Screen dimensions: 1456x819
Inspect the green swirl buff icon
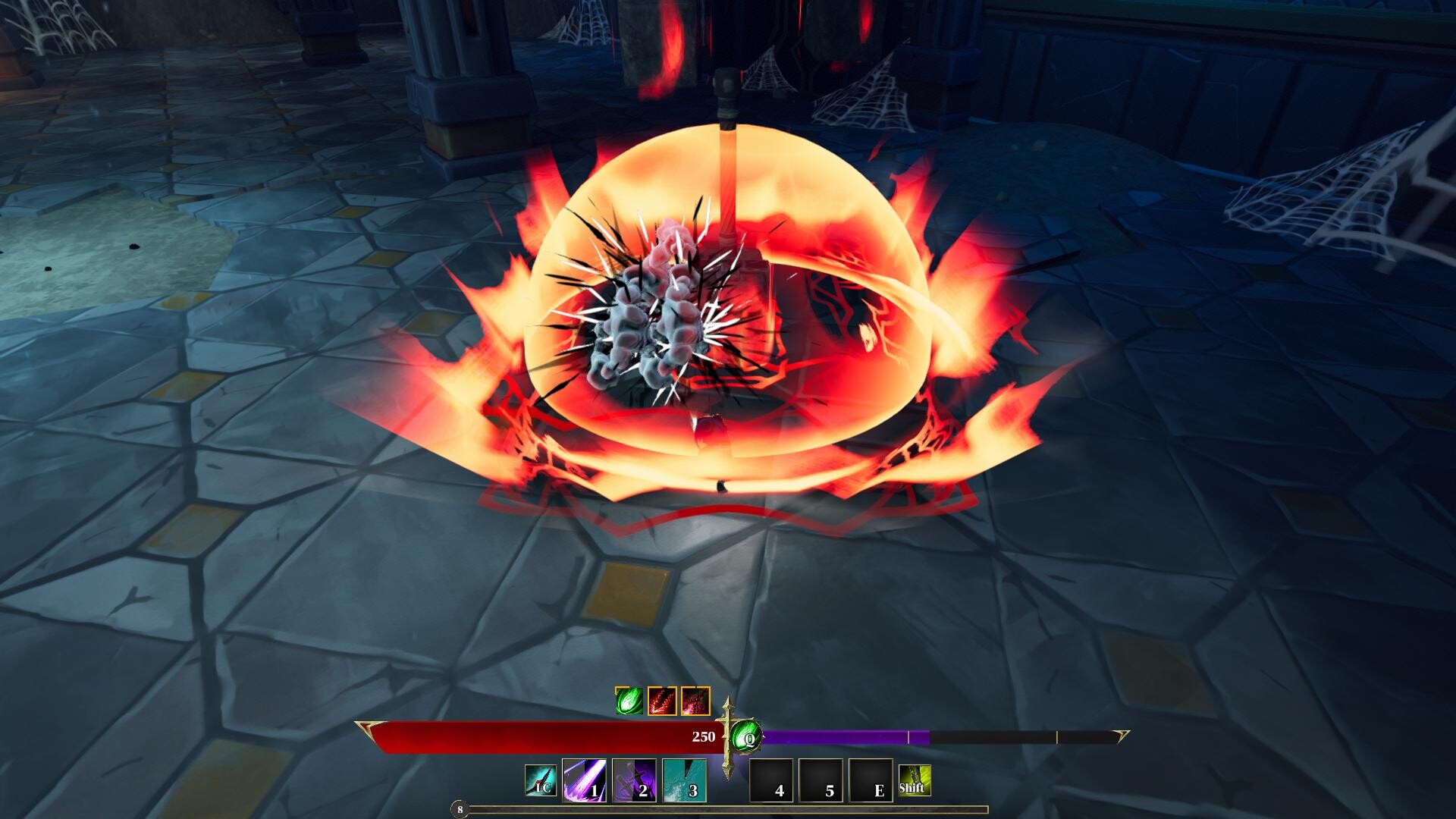pos(629,701)
